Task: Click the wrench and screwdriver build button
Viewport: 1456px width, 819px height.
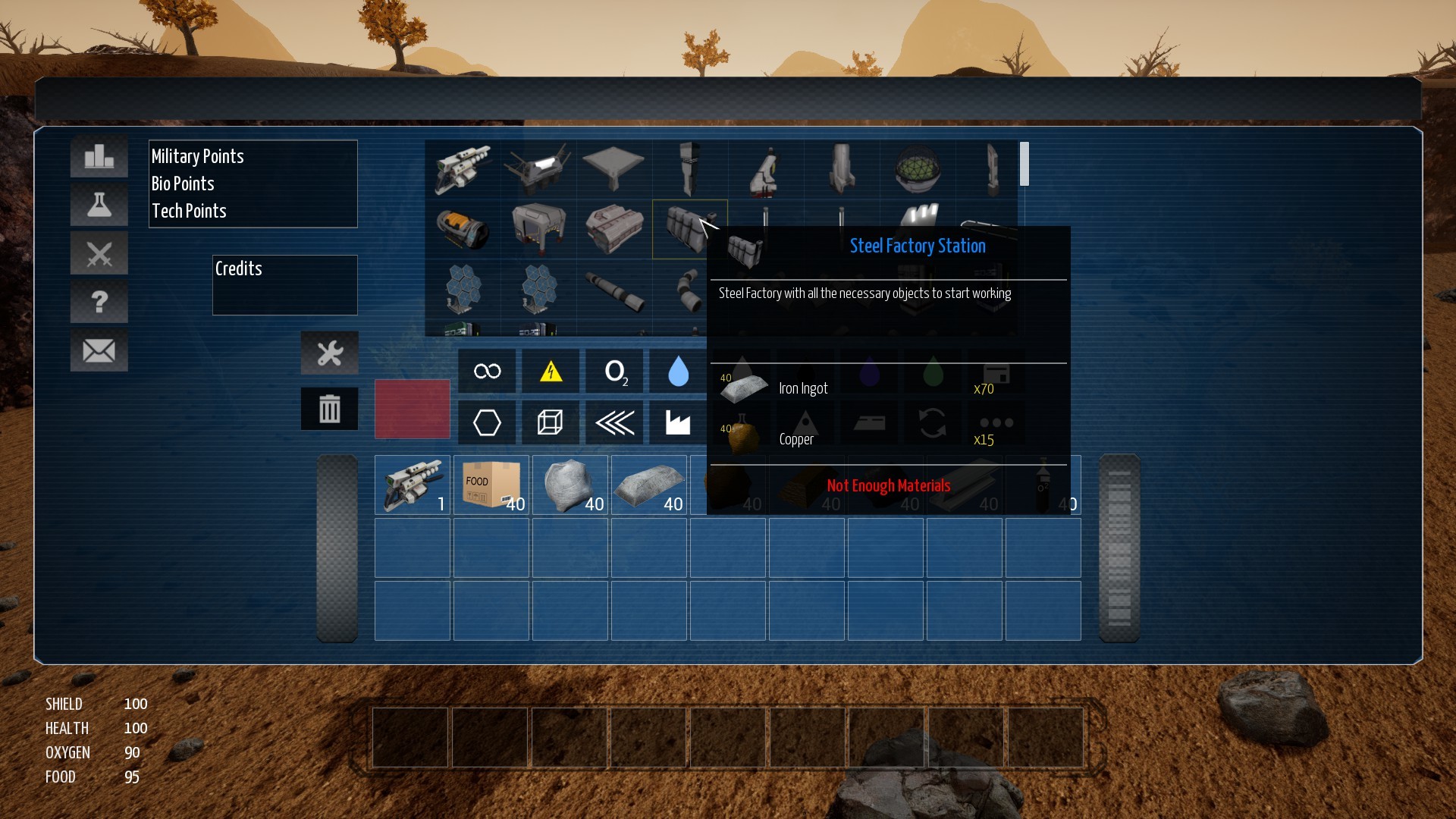Action: click(330, 353)
